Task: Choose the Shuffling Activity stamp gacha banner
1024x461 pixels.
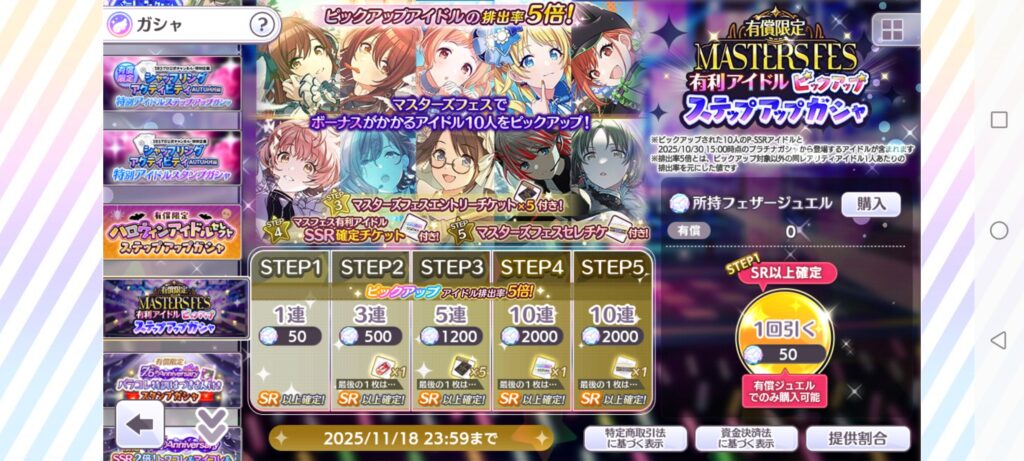Action: tap(171, 159)
